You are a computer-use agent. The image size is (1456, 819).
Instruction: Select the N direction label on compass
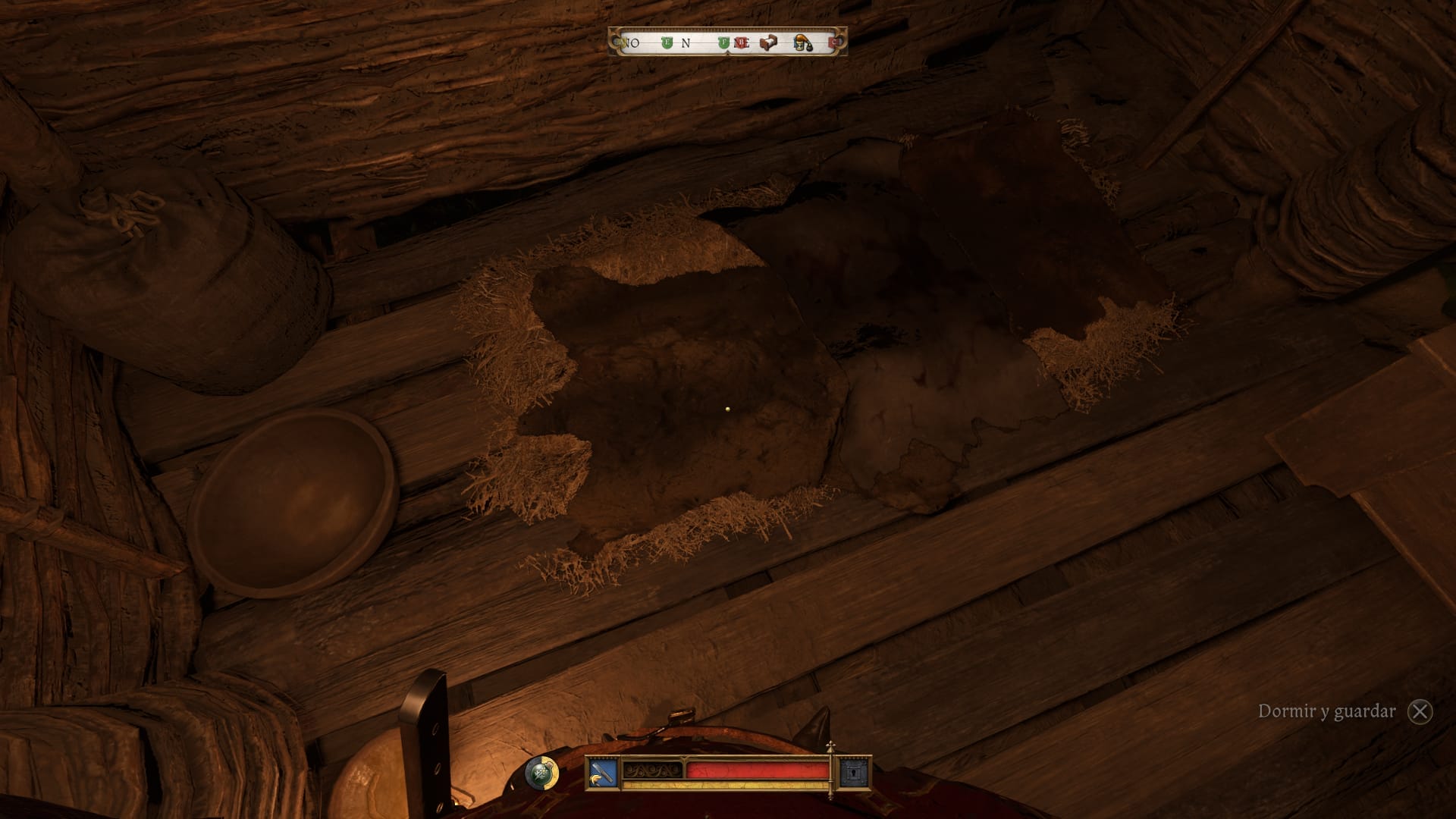click(685, 43)
